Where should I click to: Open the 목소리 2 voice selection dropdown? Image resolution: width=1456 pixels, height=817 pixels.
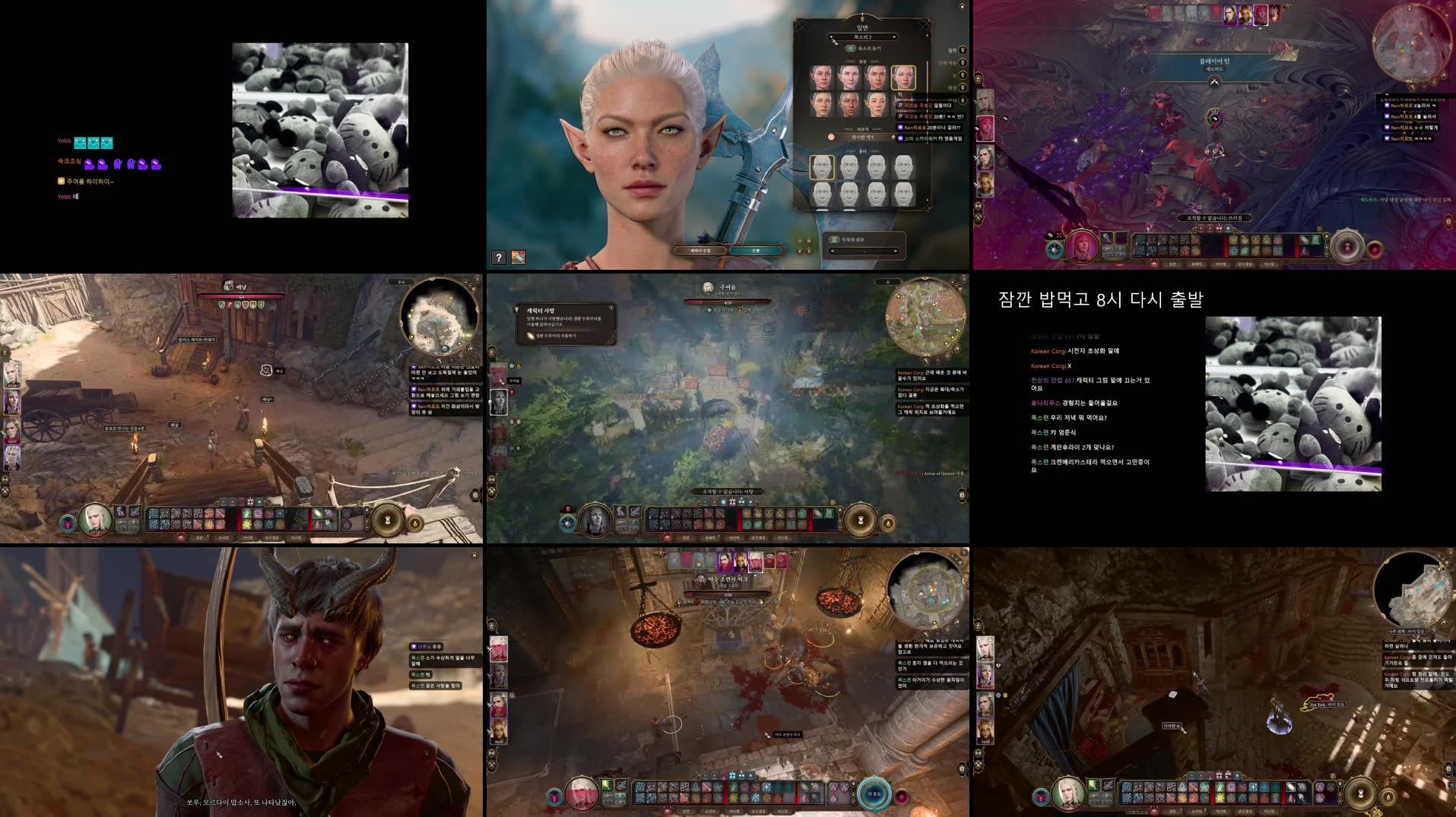[x=862, y=38]
